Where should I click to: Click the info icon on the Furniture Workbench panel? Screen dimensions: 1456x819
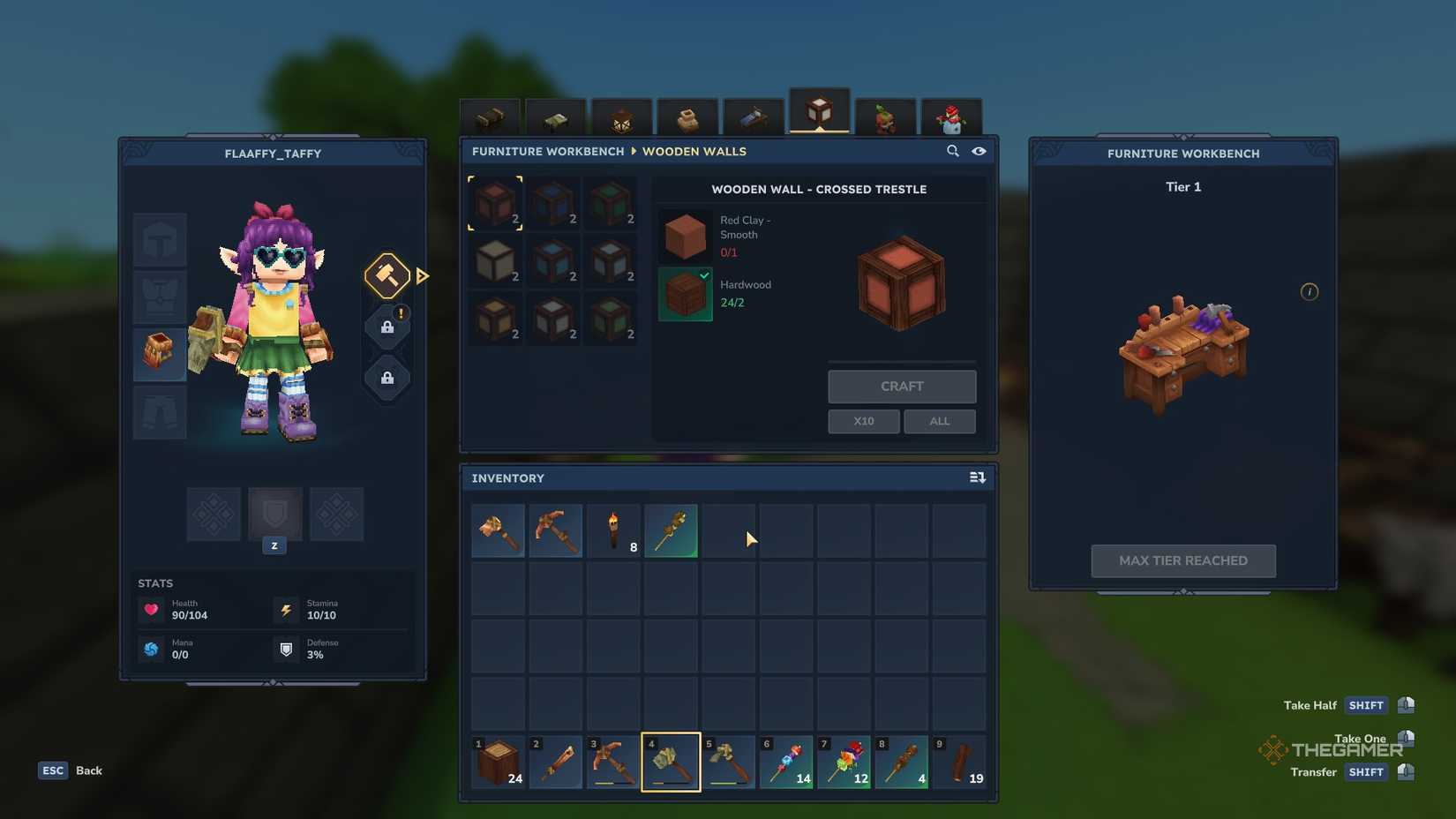click(1310, 291)
